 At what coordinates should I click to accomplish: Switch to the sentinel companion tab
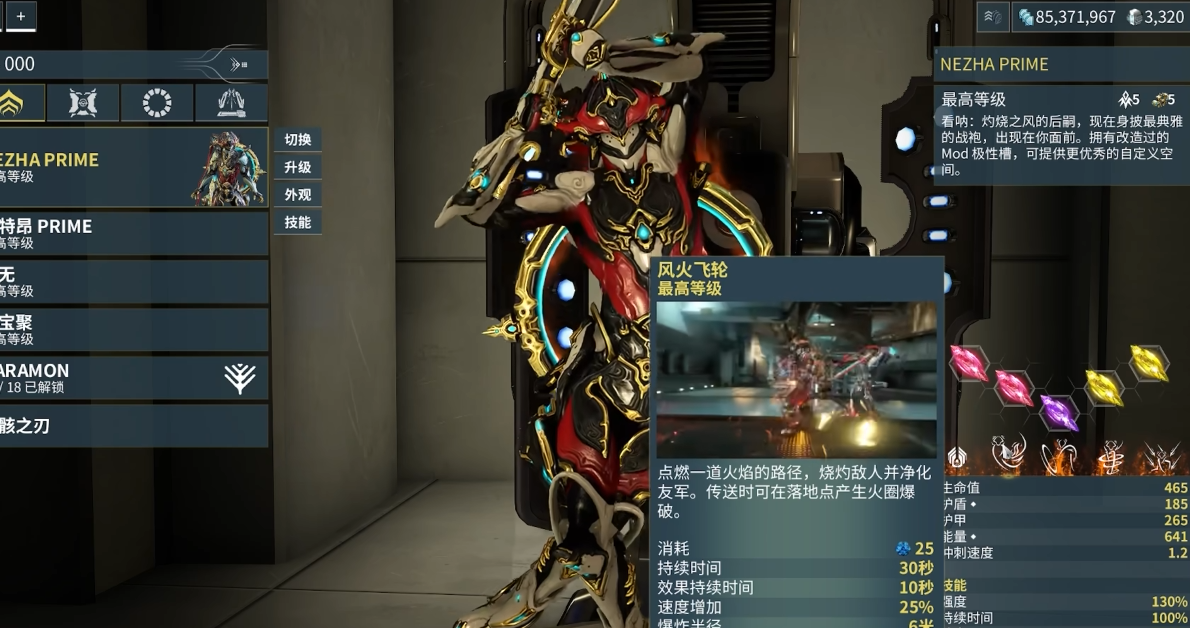(x=83, y=102)
